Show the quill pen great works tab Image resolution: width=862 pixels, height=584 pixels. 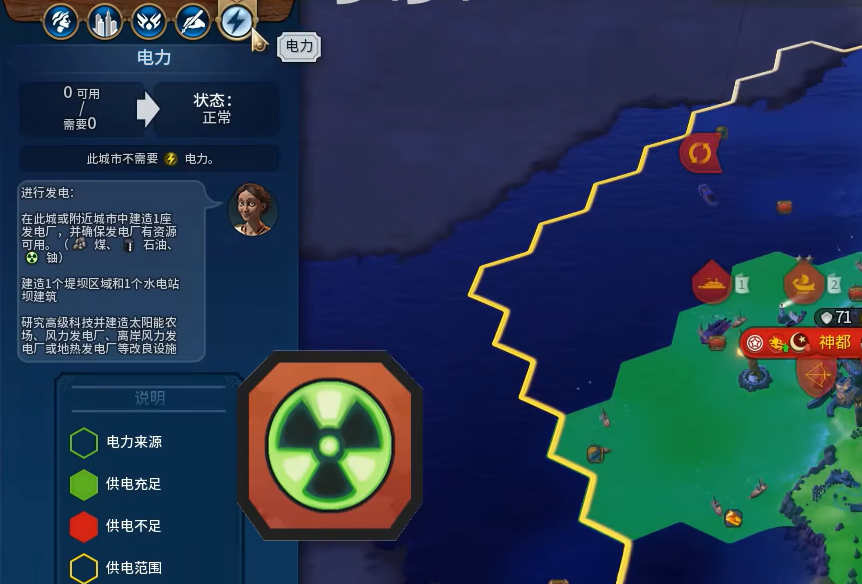tap(193, 21)
